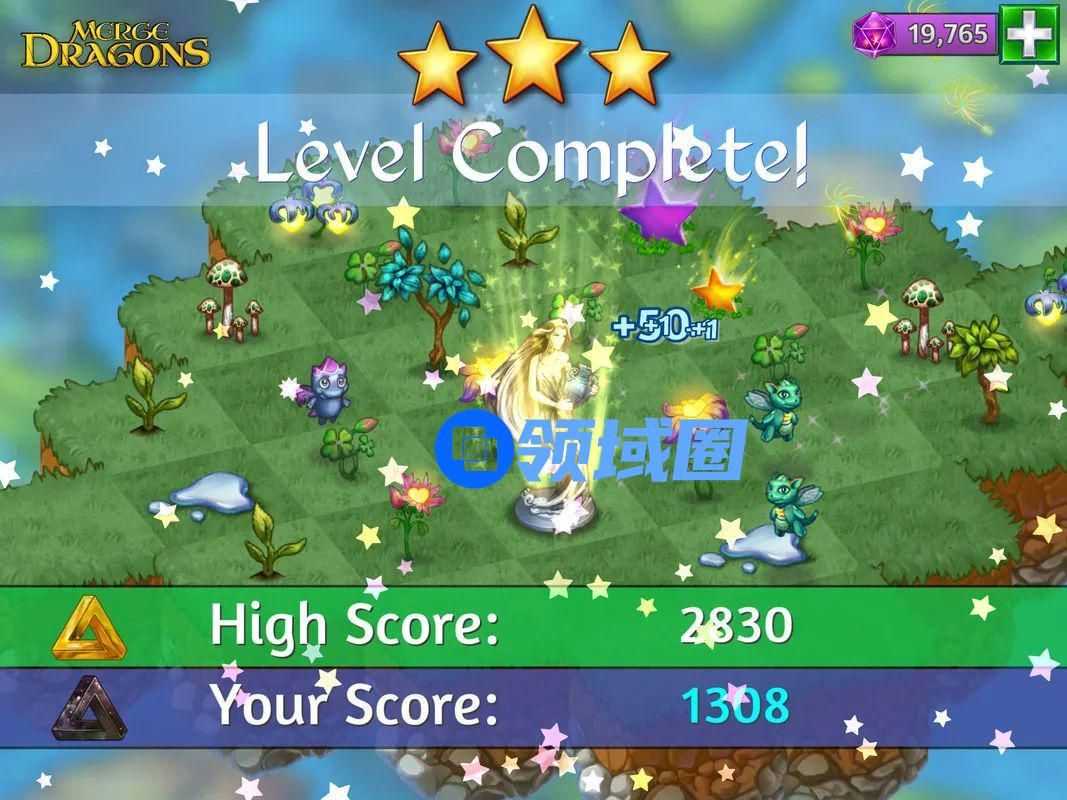Click the green plus button to buy gems
Image resolution: width=1067 pixels, height=800 pixels.
click(x=1030, y=35)
